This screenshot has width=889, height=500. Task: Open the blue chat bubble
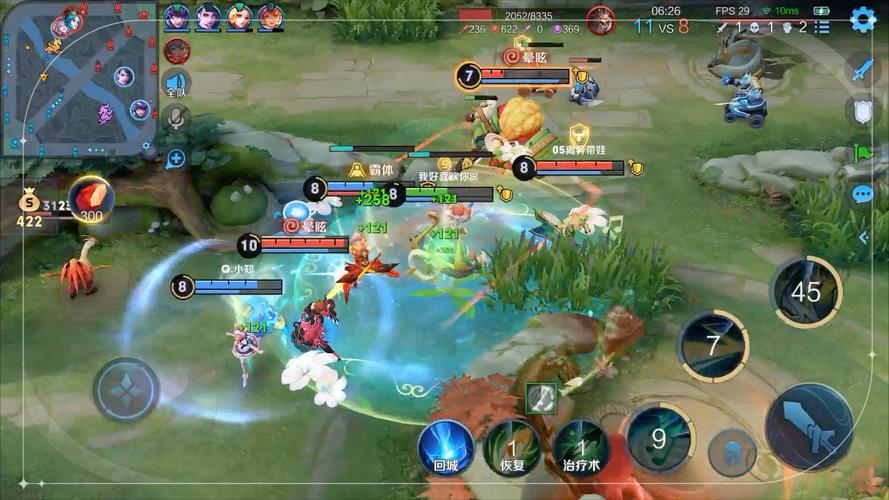click(862, 195)
